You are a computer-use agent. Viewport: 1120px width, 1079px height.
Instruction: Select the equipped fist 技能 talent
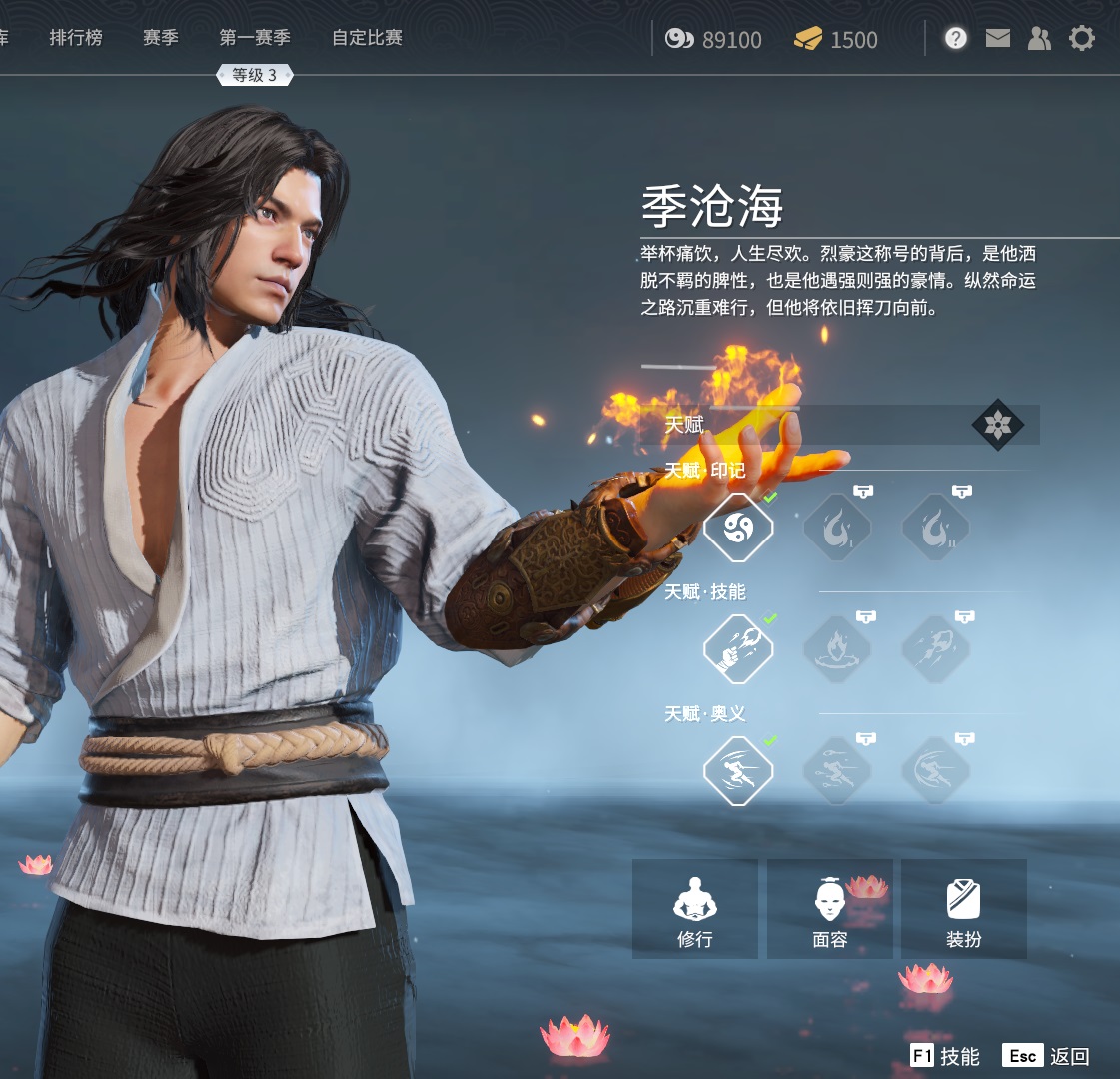[x=738, y=649]
